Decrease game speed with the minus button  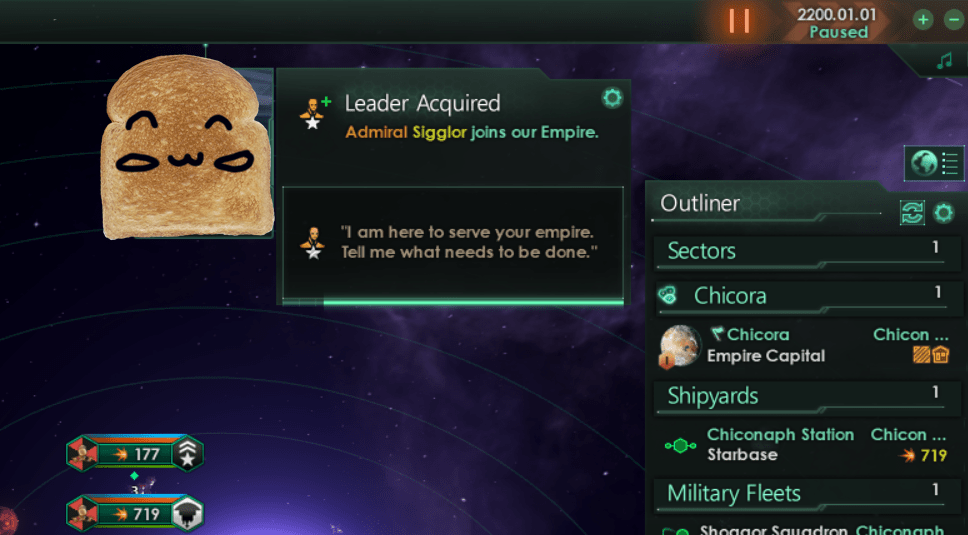point(953,20)
